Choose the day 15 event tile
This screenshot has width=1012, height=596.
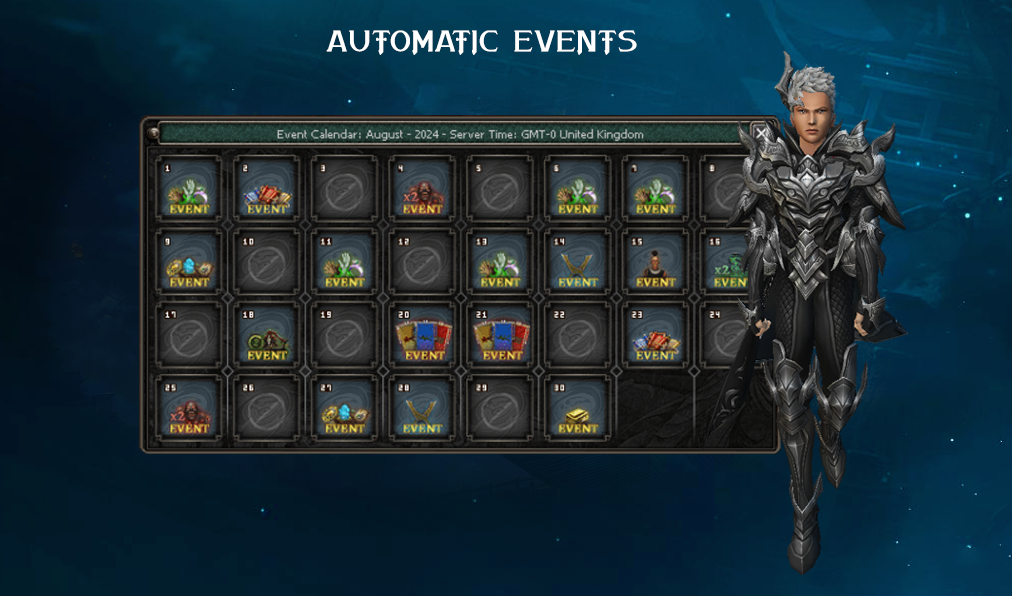click(x=656, y=263)
